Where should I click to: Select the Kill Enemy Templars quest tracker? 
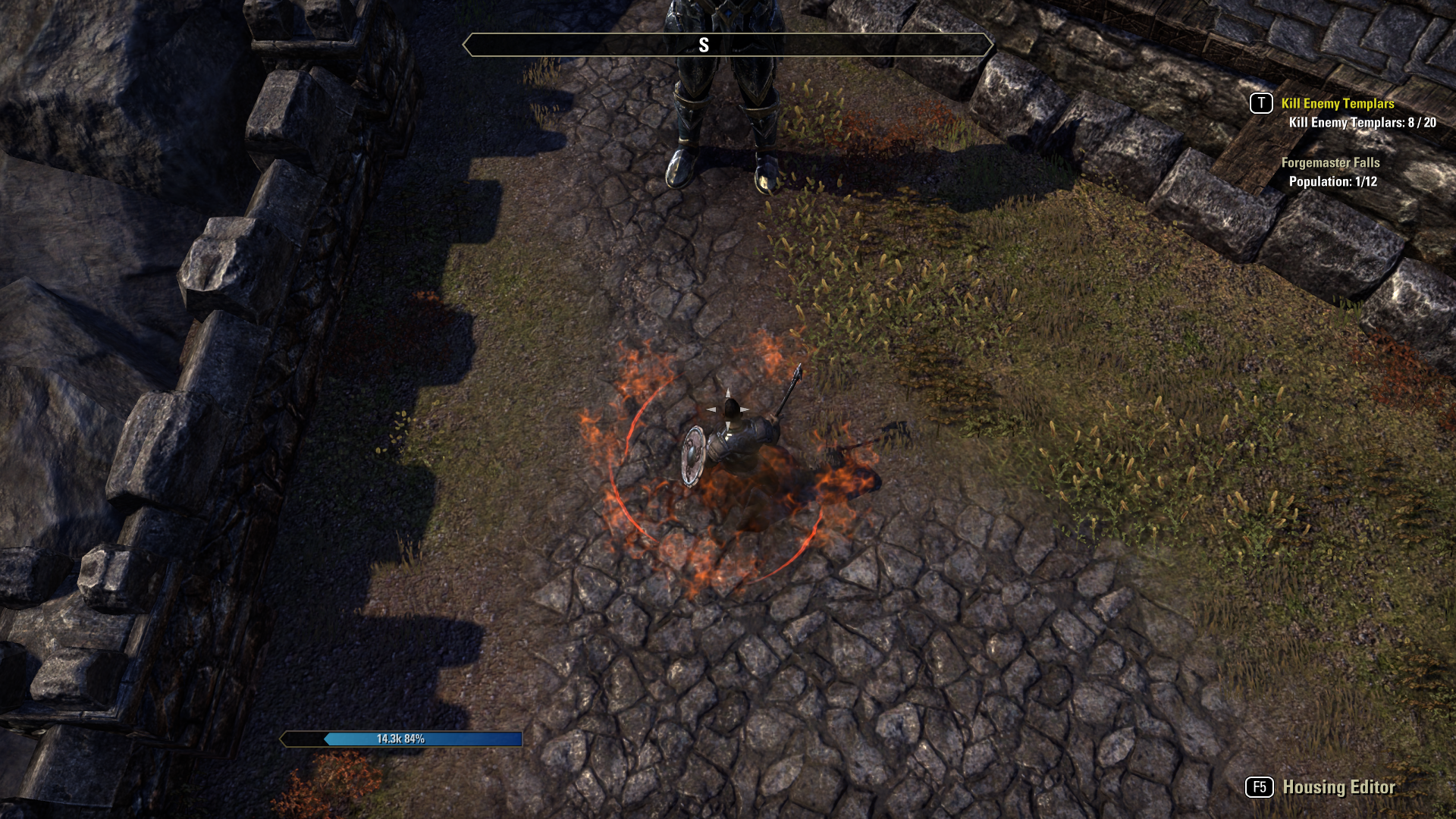pyautogui.click(x=1337, y=104)
